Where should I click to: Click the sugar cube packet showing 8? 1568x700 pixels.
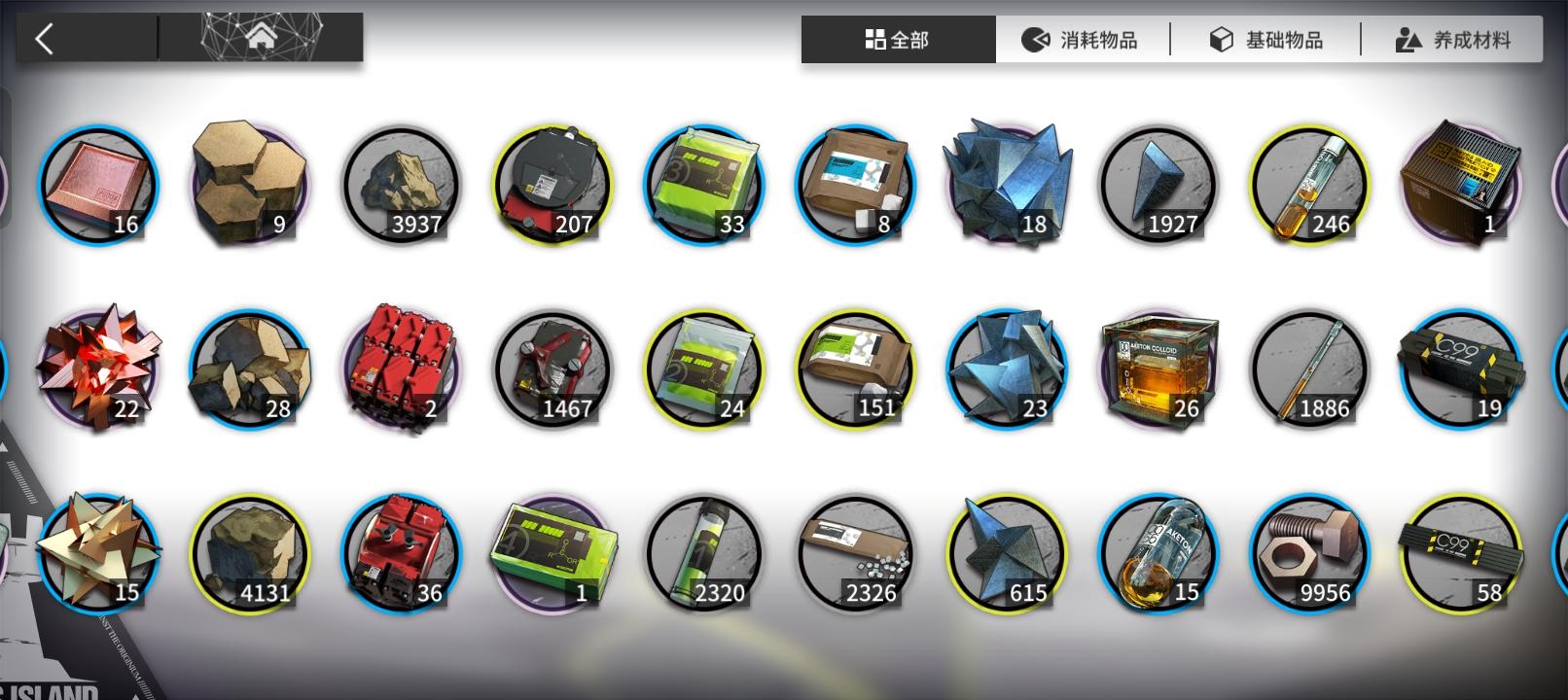(x=854, y=183)
